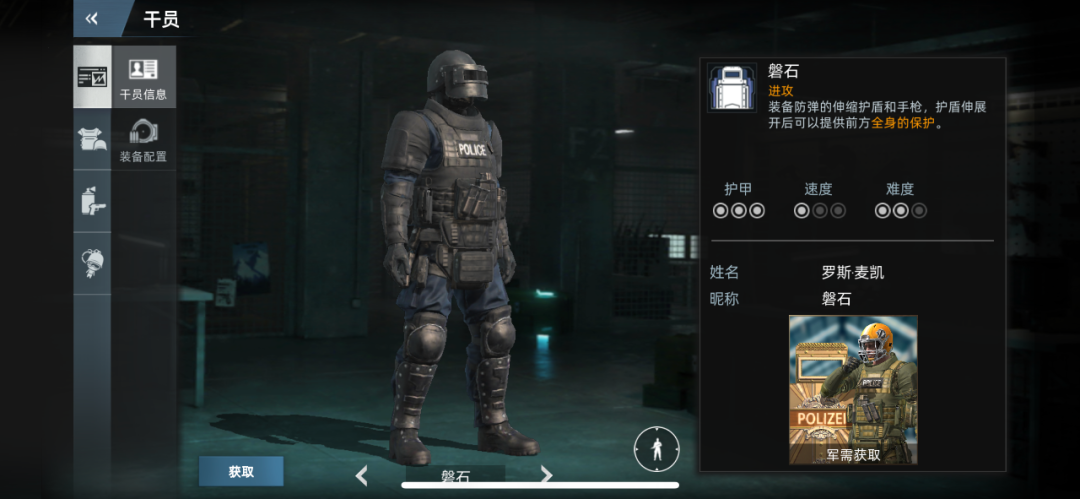Show the next operator with right arrow
Viewport: 1080px width, 499px height.
546,475
